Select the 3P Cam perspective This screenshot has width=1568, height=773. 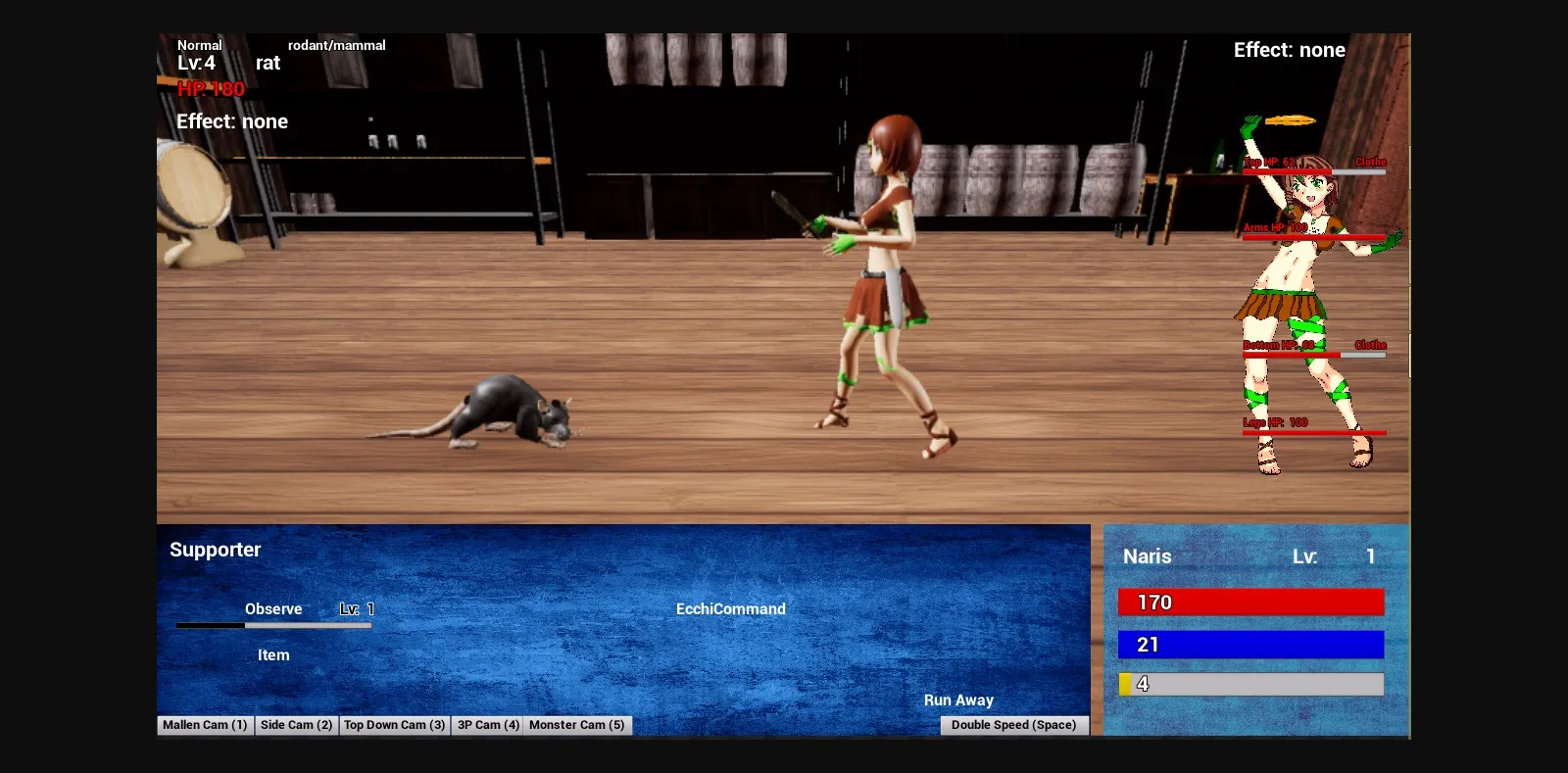tap(487, 725)
